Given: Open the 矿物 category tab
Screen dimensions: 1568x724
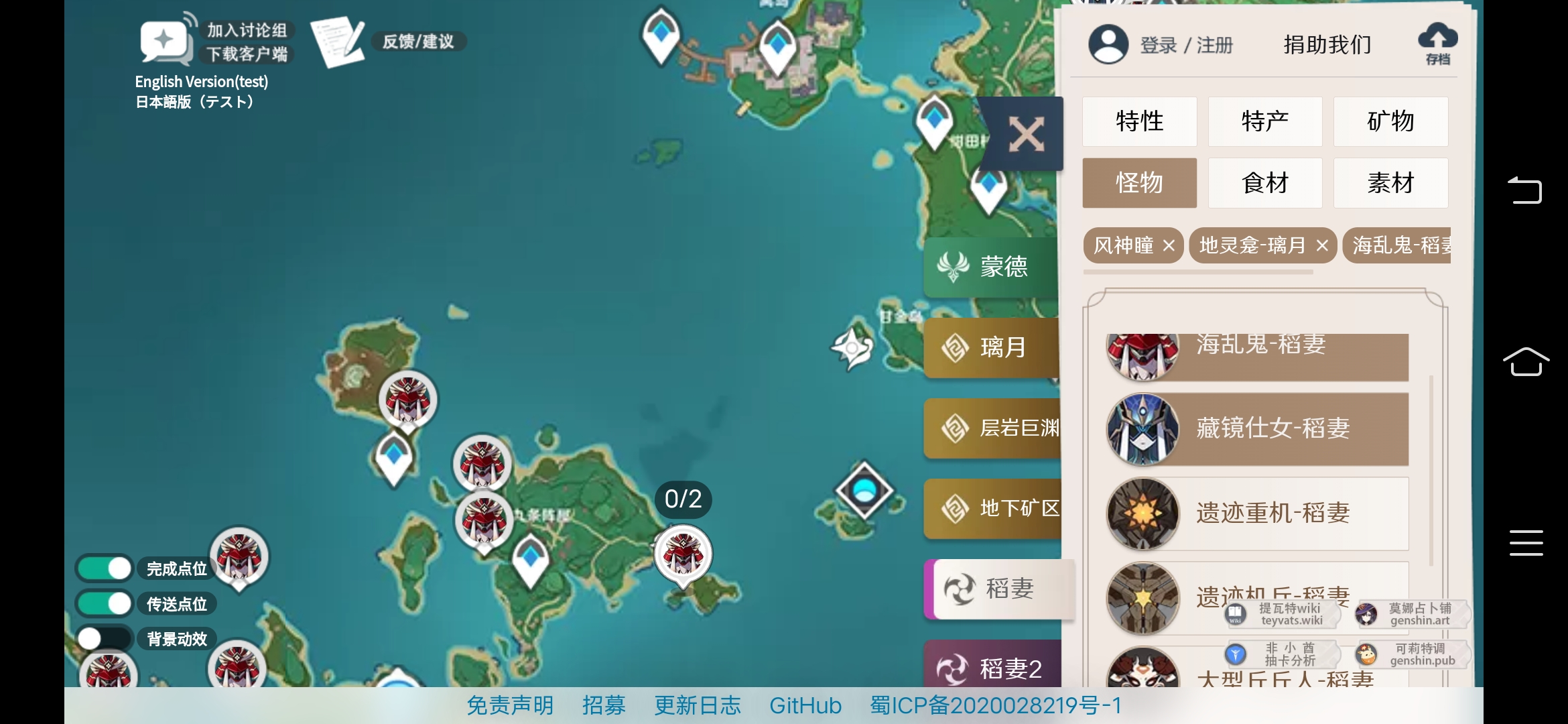Looking at the screenshot, I should pos(1390,121).
